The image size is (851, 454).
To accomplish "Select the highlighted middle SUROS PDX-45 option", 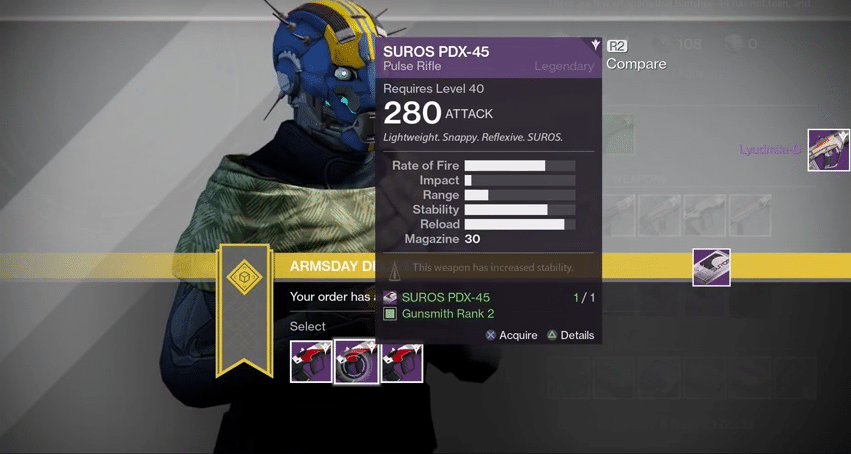I will pos(356,362).
